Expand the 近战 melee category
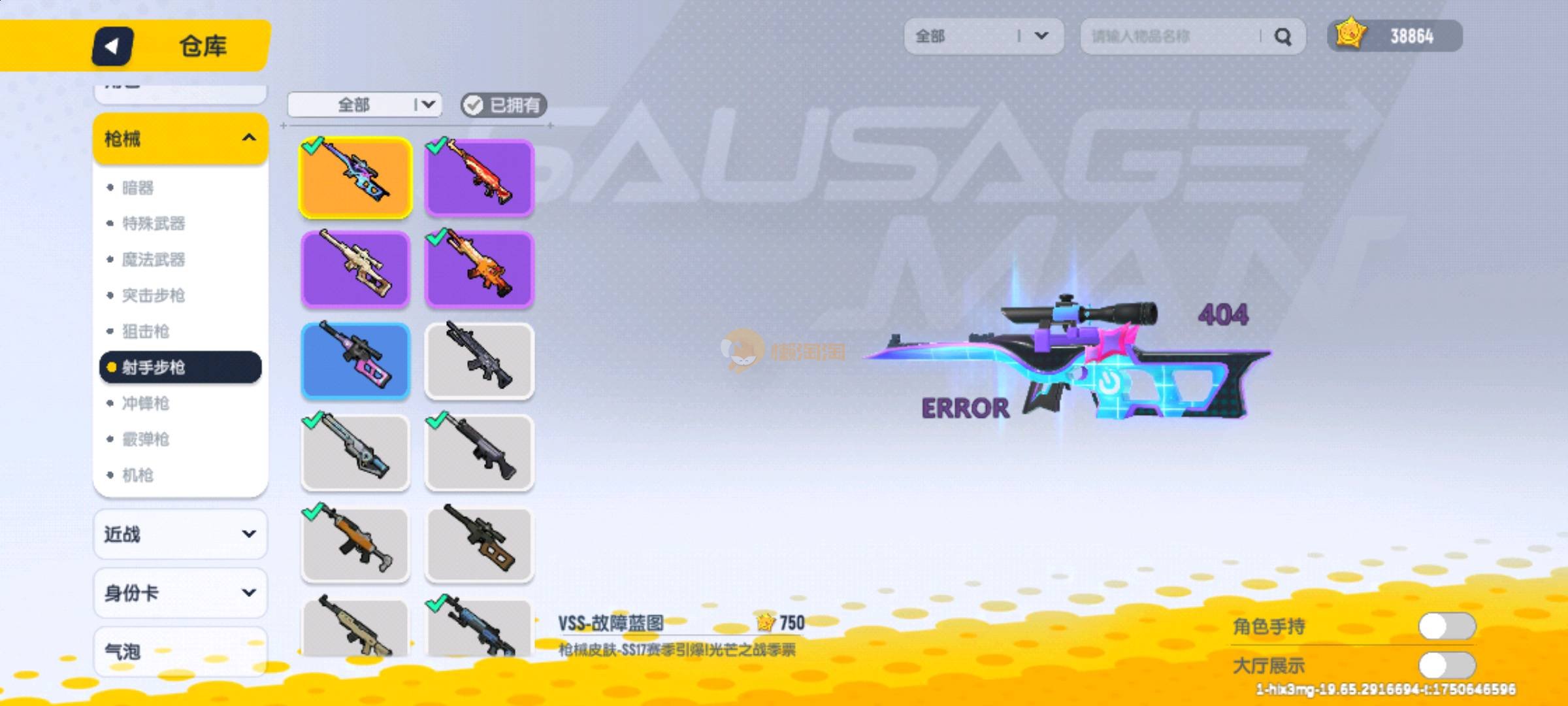The width and height of the screenshot is (1568, 706). pos(180,535)
